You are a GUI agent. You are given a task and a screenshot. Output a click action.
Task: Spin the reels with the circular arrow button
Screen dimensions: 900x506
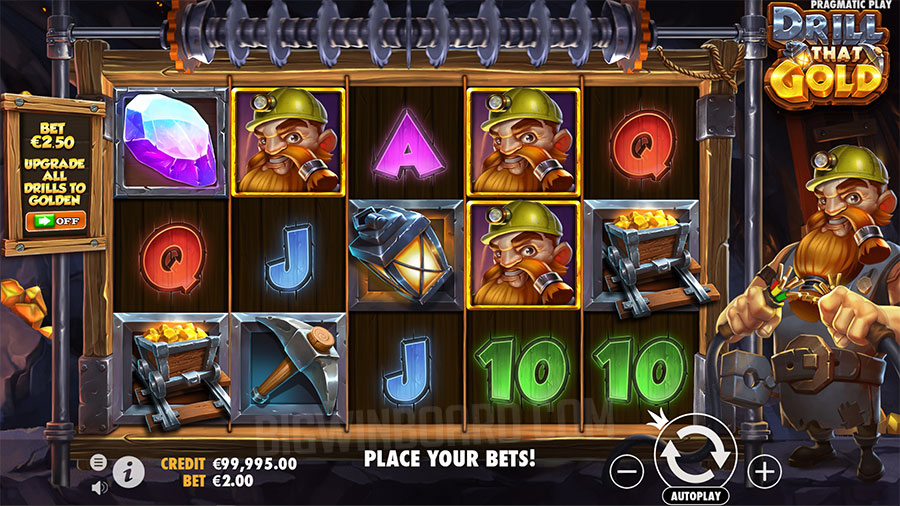(694, 454)
